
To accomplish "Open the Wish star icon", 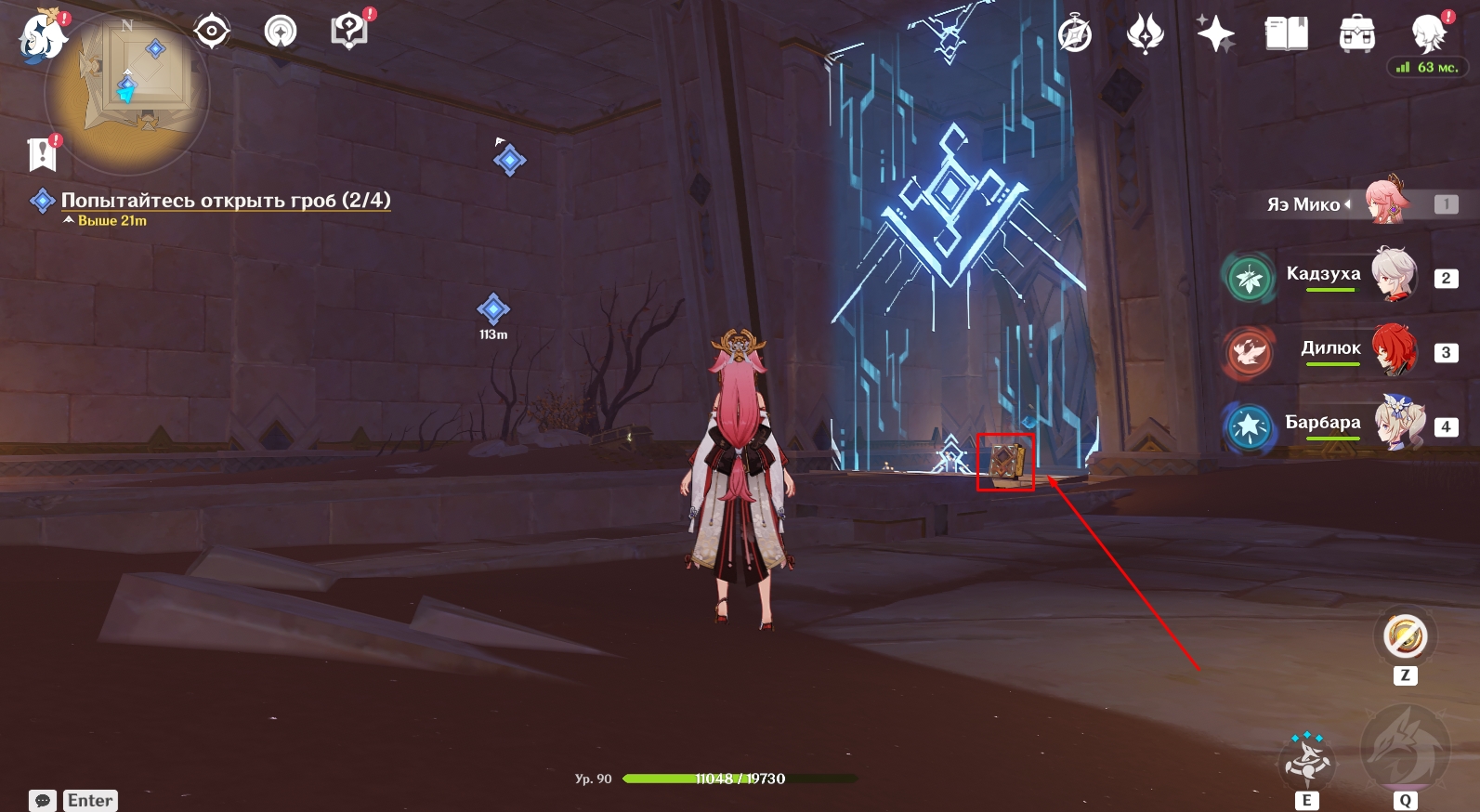I will click(x=1215, y=35).
